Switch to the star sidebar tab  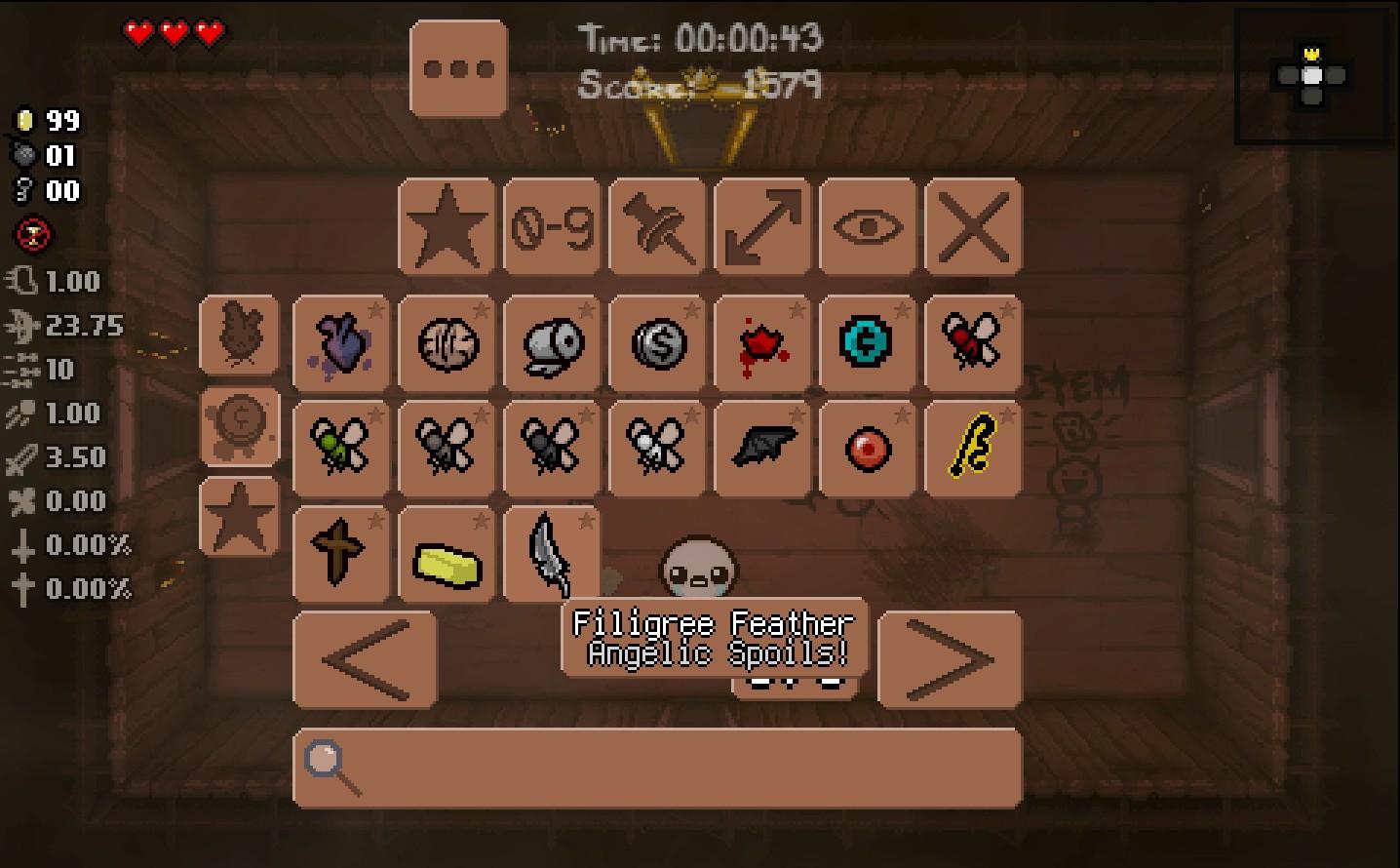[239, 517]
